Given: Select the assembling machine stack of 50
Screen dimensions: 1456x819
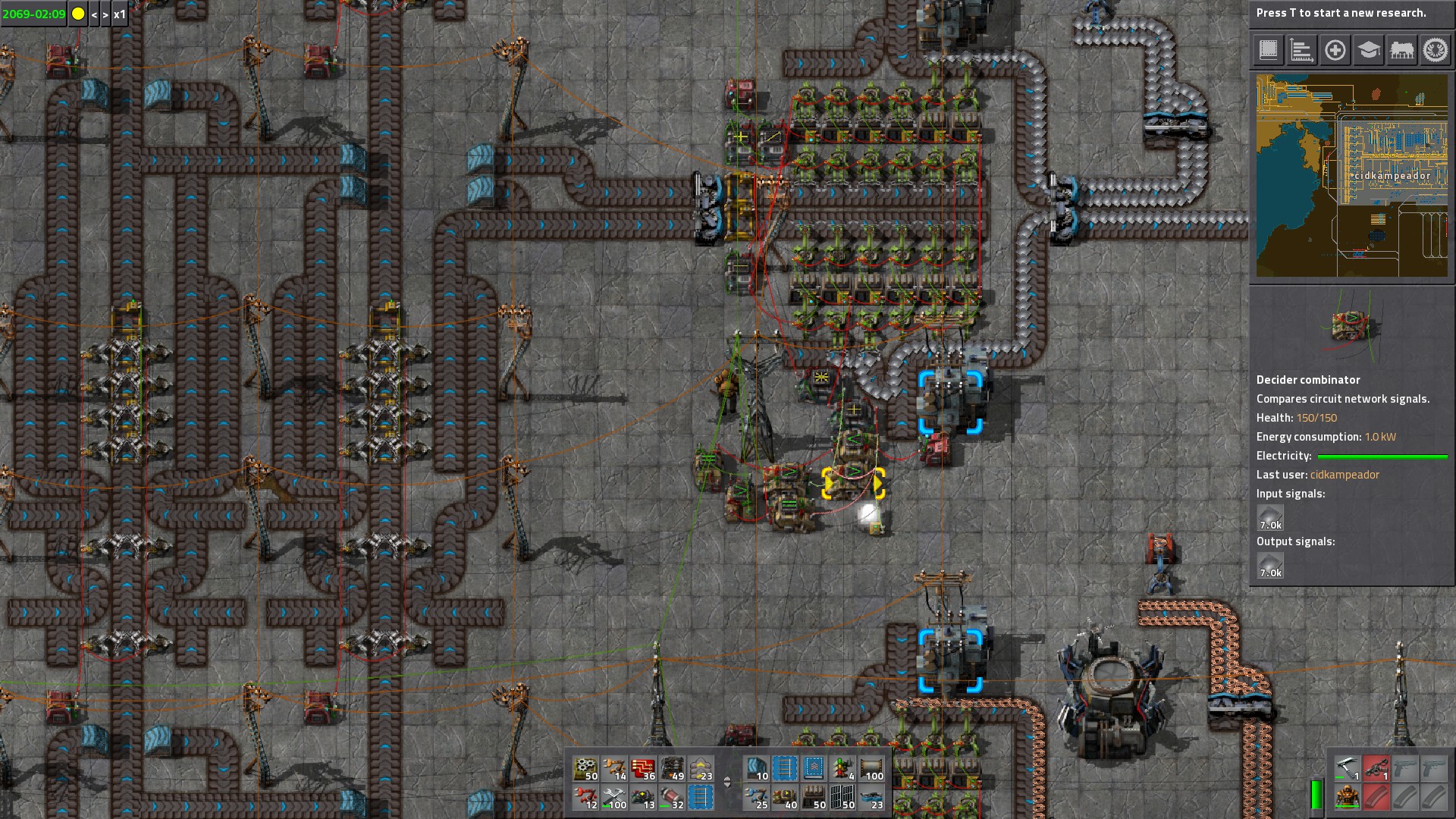Looking at the screenshot, I should [x=585, y=769].
